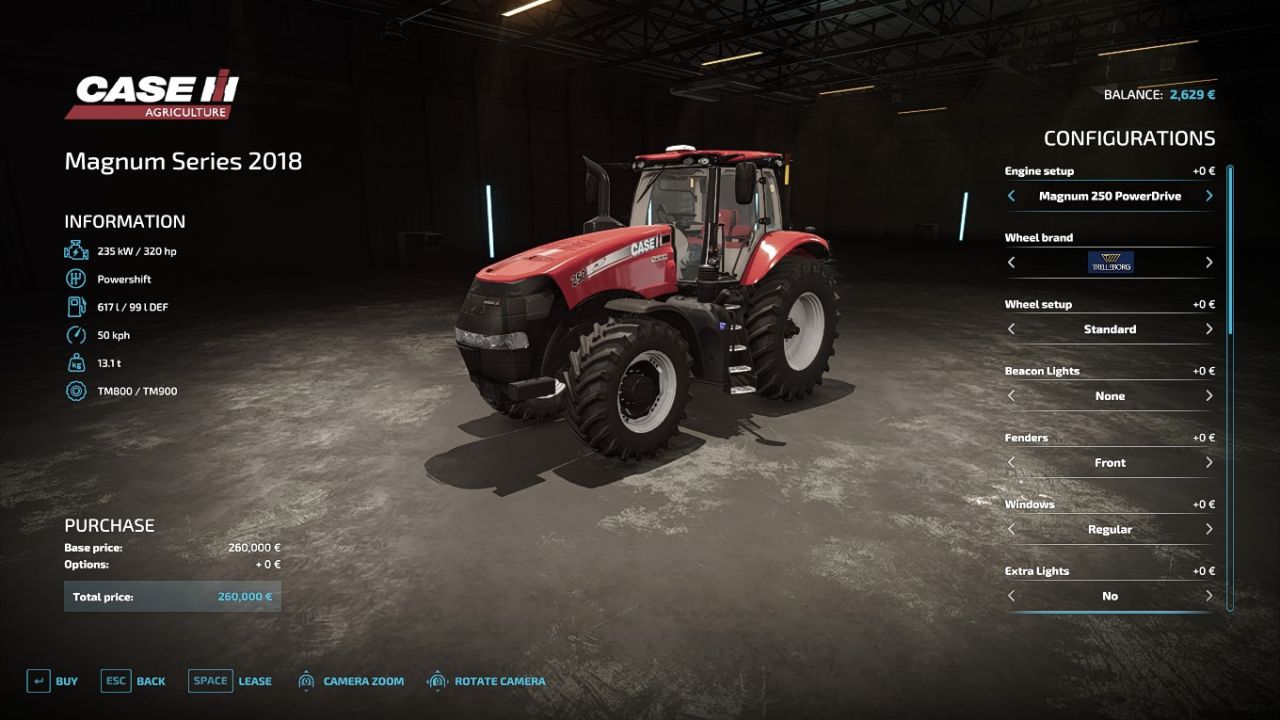Click the engine power information icon

pos(77,250)
